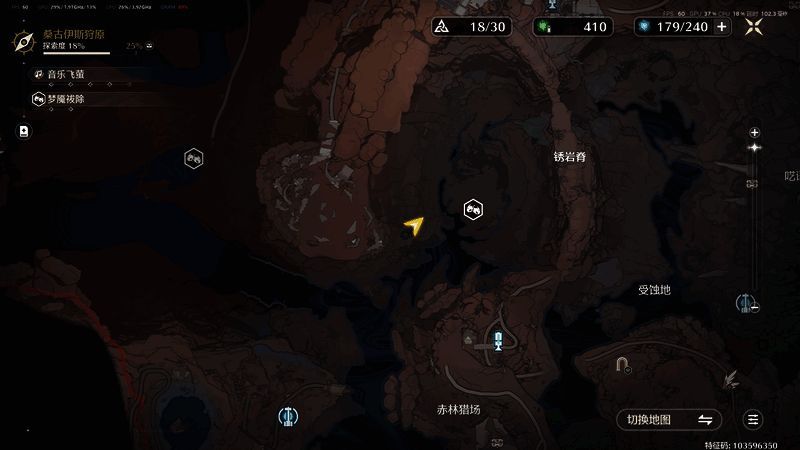
Task: Select the circled teleport marker at bottom left
Action: 288,415
